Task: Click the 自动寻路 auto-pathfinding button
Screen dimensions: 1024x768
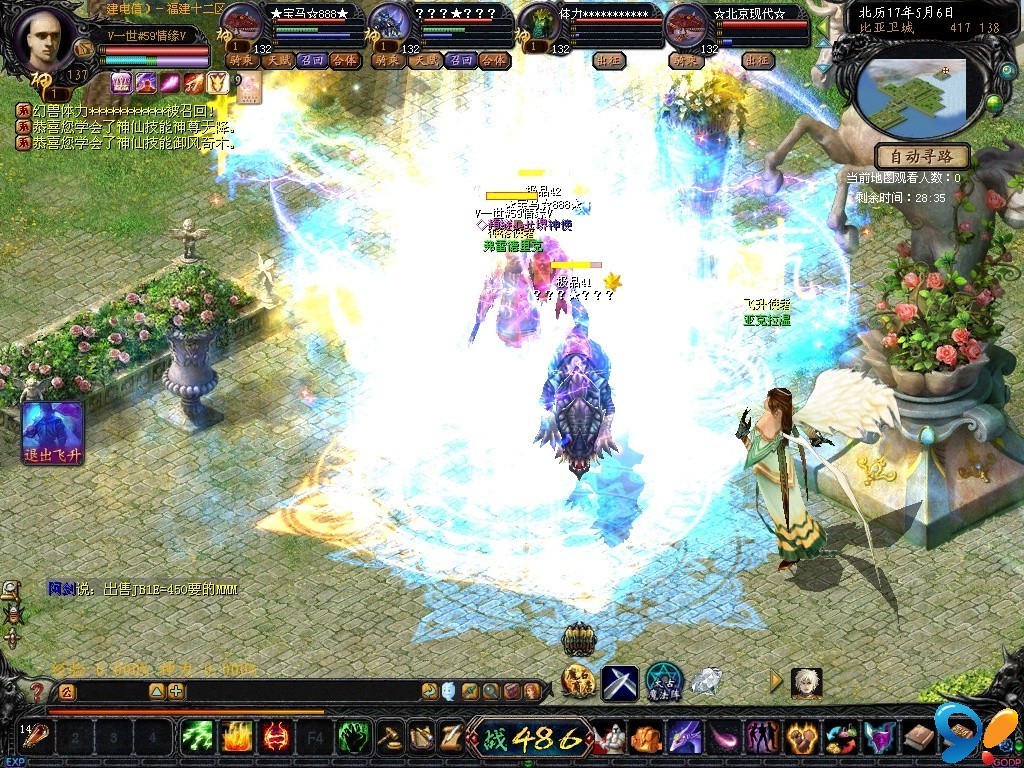Action: (x=922, y=156)
